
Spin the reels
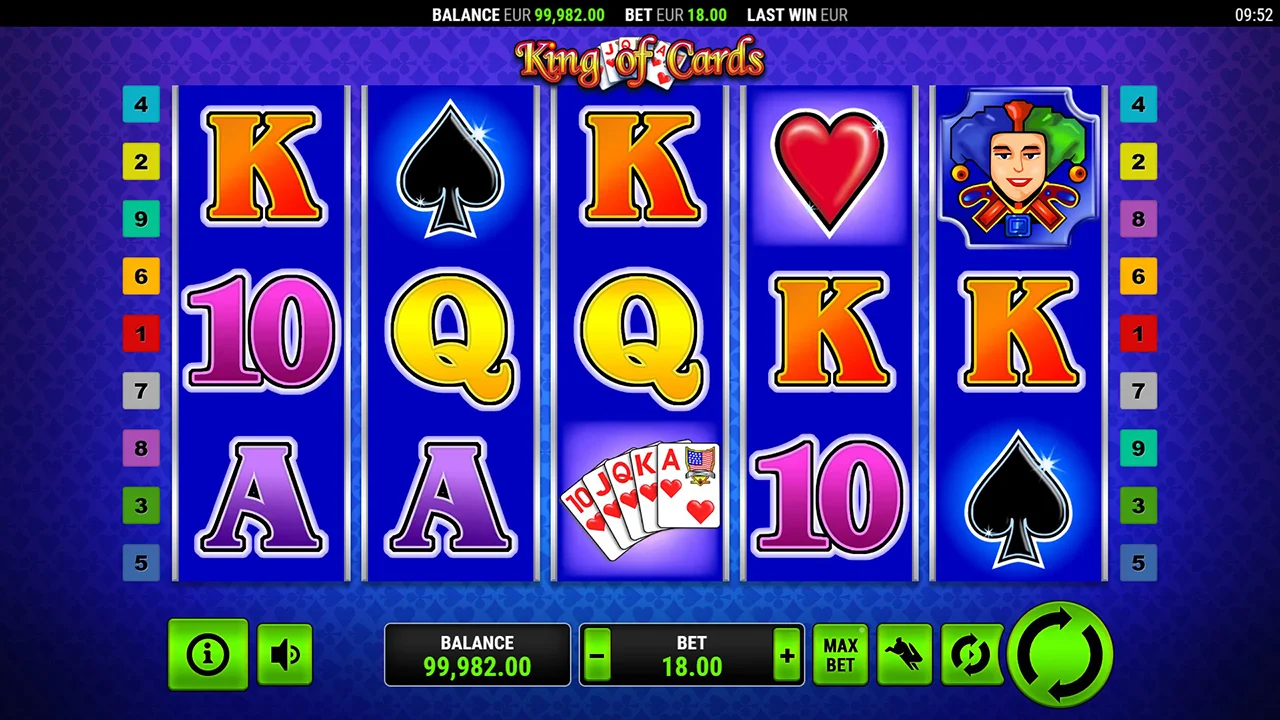pyautogui.click(x=1062, y=654)
